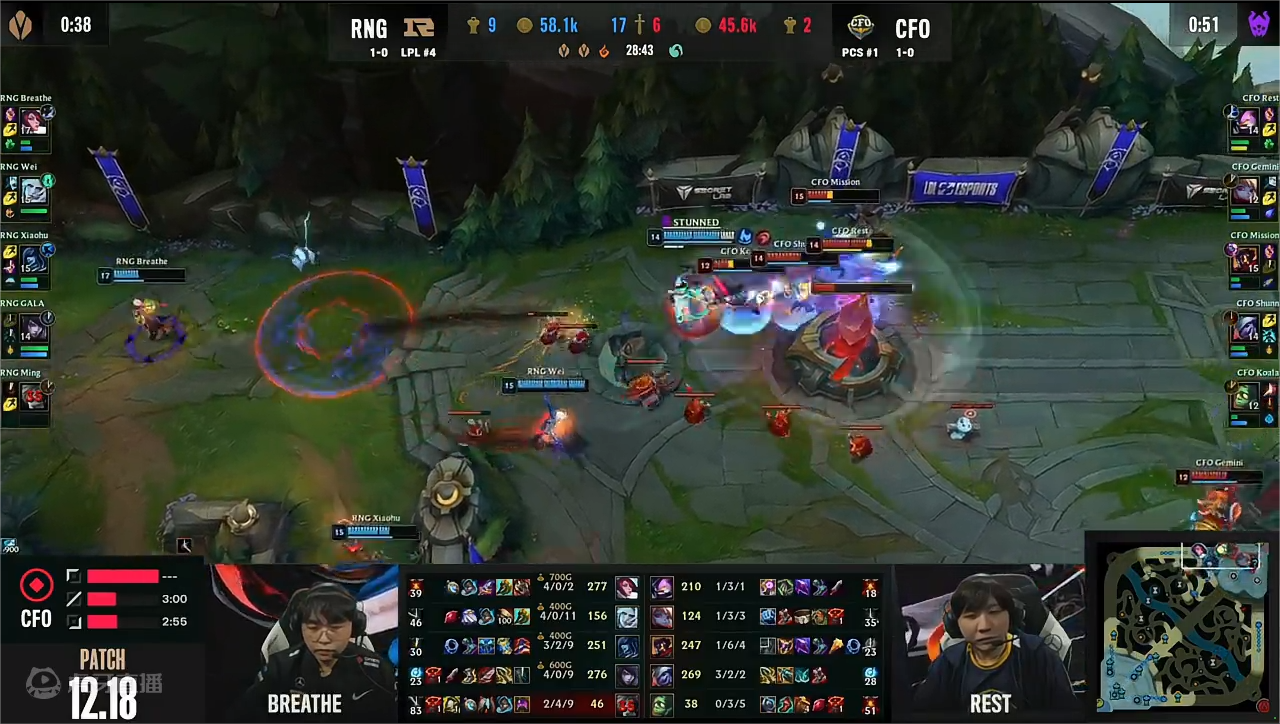The width and height of the screenshot is (1280, 724).
Task: Choose CFO Gemini's champion portrait
Action: (1248, 190)
